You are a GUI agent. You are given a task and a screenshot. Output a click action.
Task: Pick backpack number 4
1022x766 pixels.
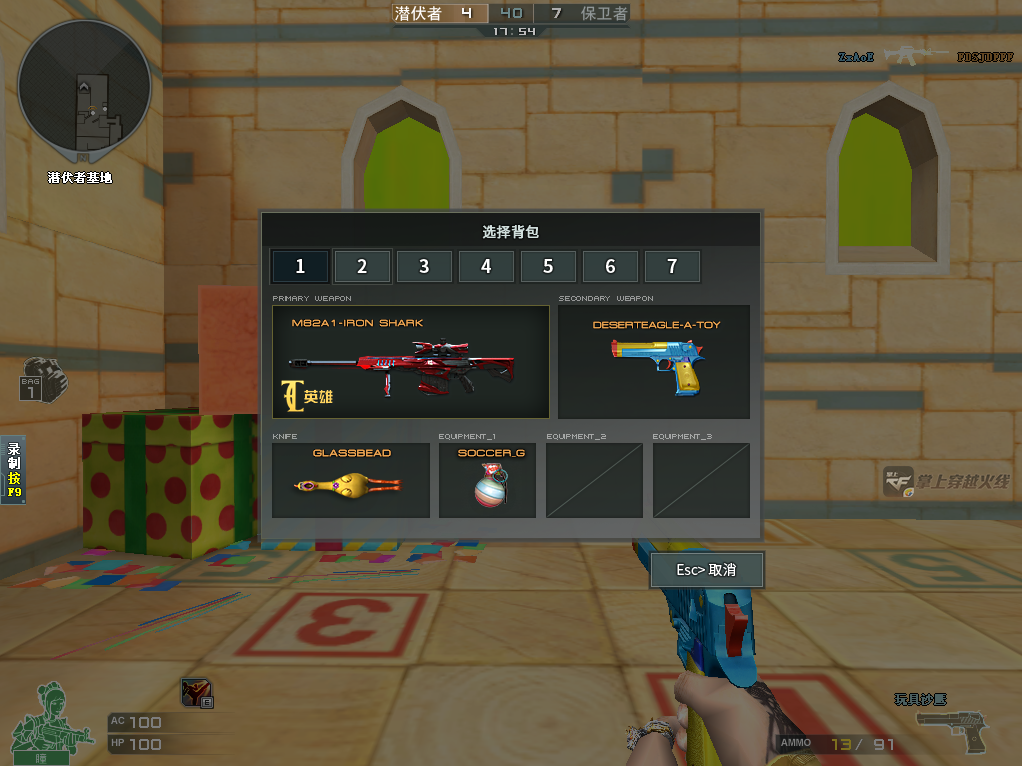pos(486,267)
